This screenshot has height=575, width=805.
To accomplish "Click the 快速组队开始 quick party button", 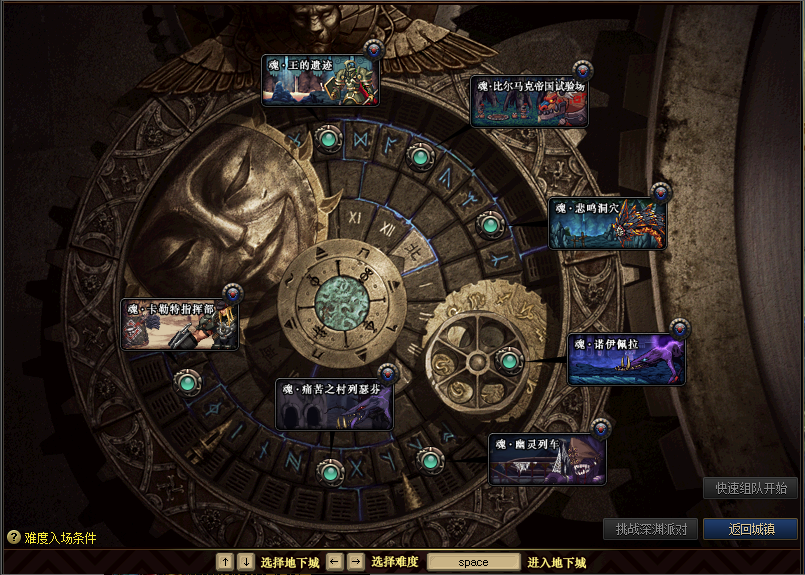I will click(x=751, y=488).
